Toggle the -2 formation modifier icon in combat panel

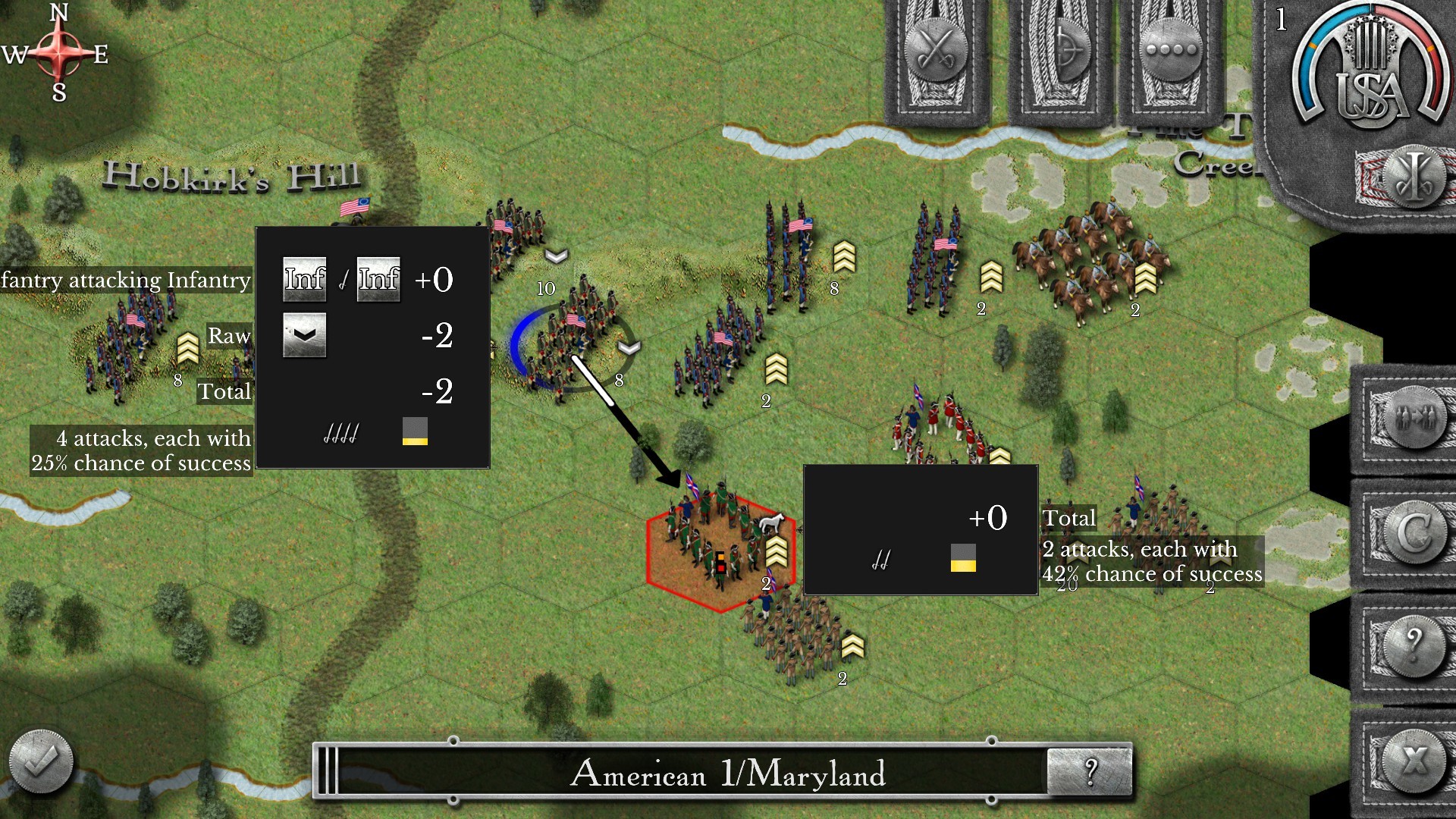pyautogui.click(x=304, y=336)
